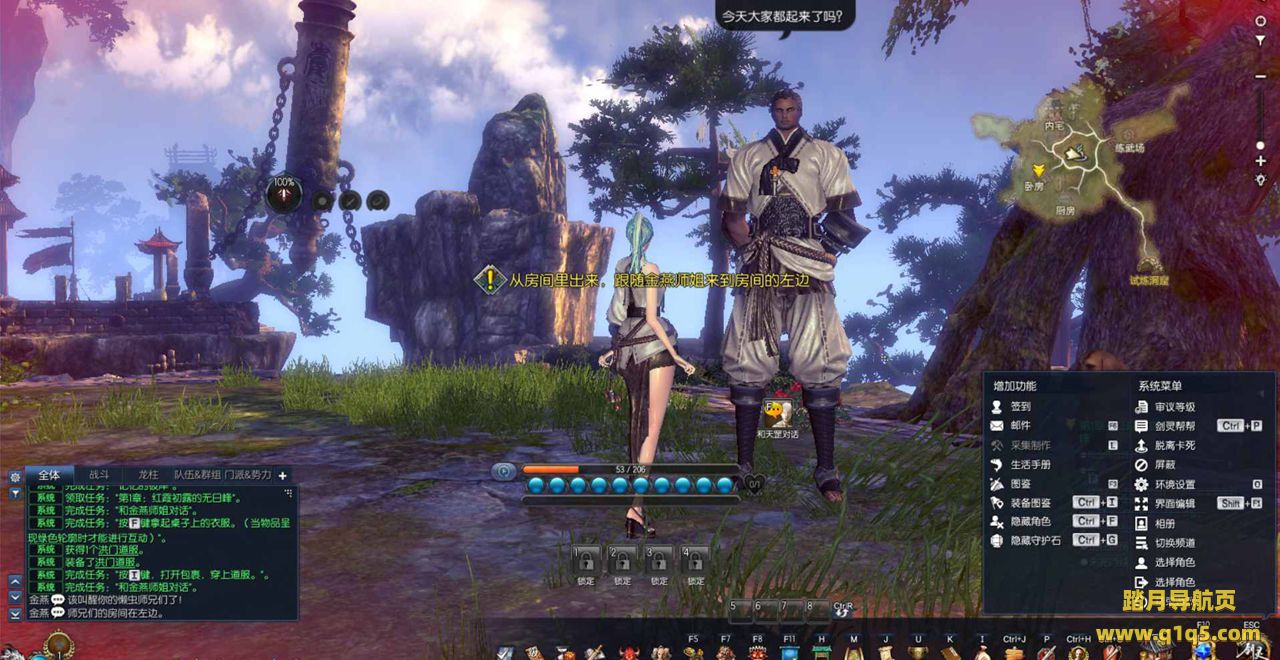The image size is (1280, 660).
Task: Add a new chat tab with plus
Action: pos(282,476)
